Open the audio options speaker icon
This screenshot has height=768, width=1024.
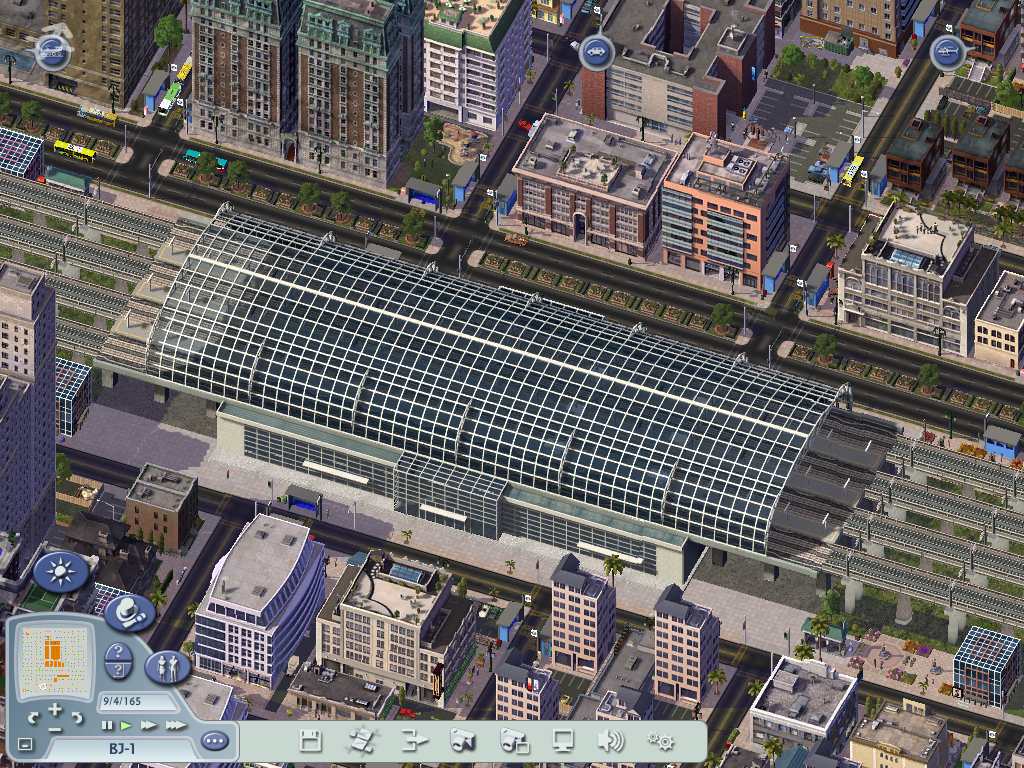(610, 741)
